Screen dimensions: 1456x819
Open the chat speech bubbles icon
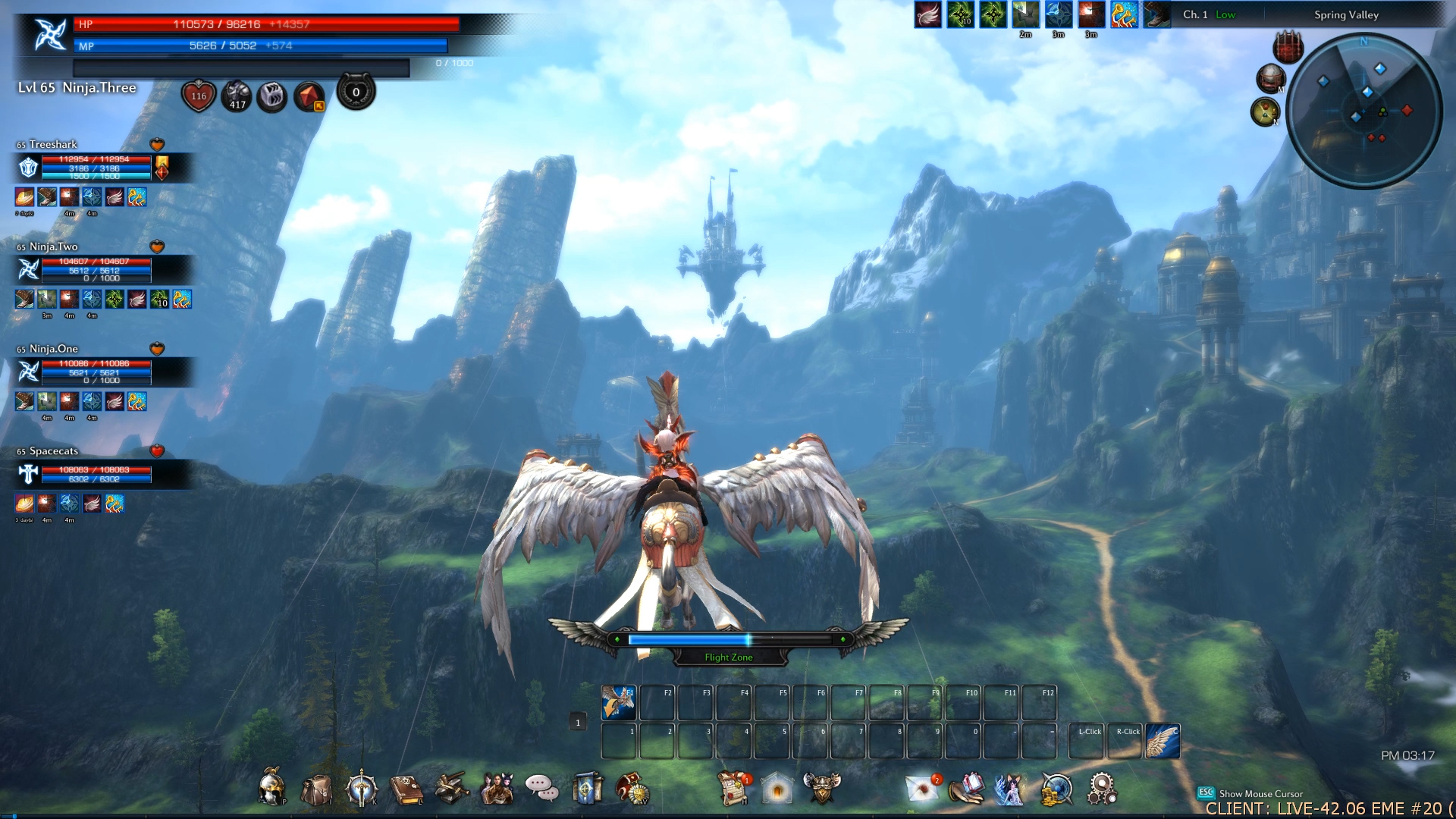(x=541, y=789)
